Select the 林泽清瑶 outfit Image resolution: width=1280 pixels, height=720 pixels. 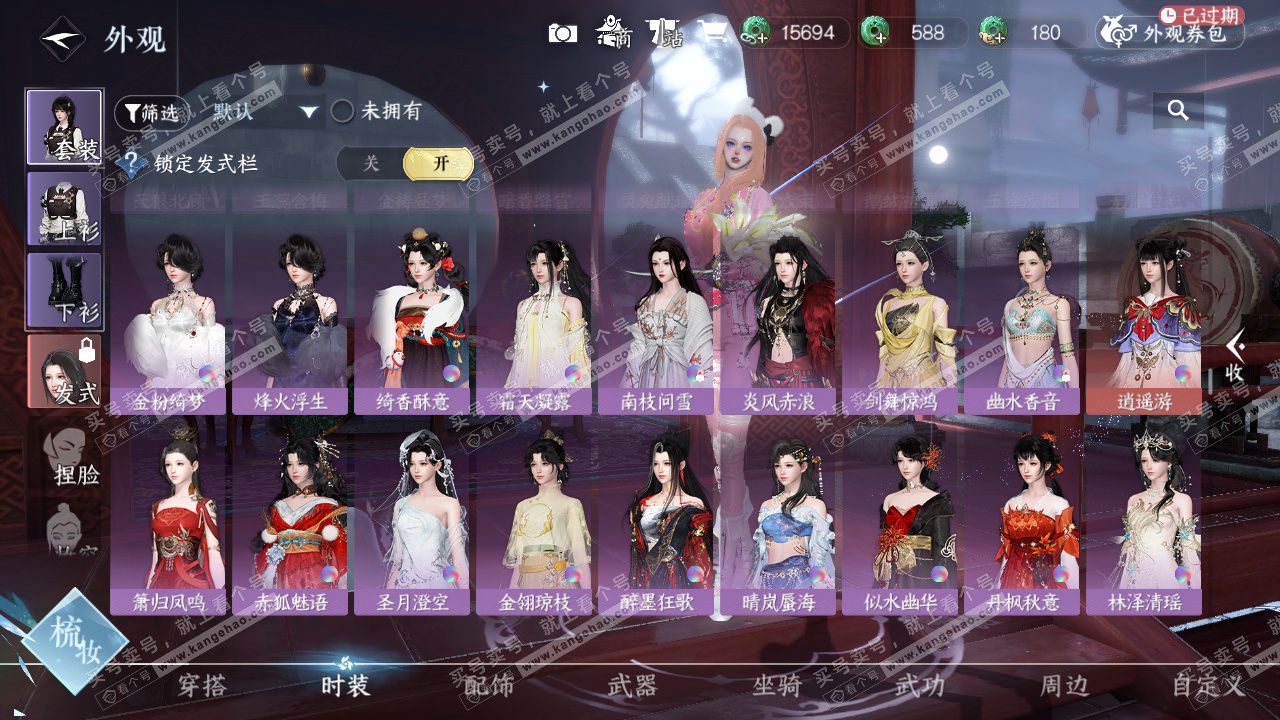pos(1143,520)
